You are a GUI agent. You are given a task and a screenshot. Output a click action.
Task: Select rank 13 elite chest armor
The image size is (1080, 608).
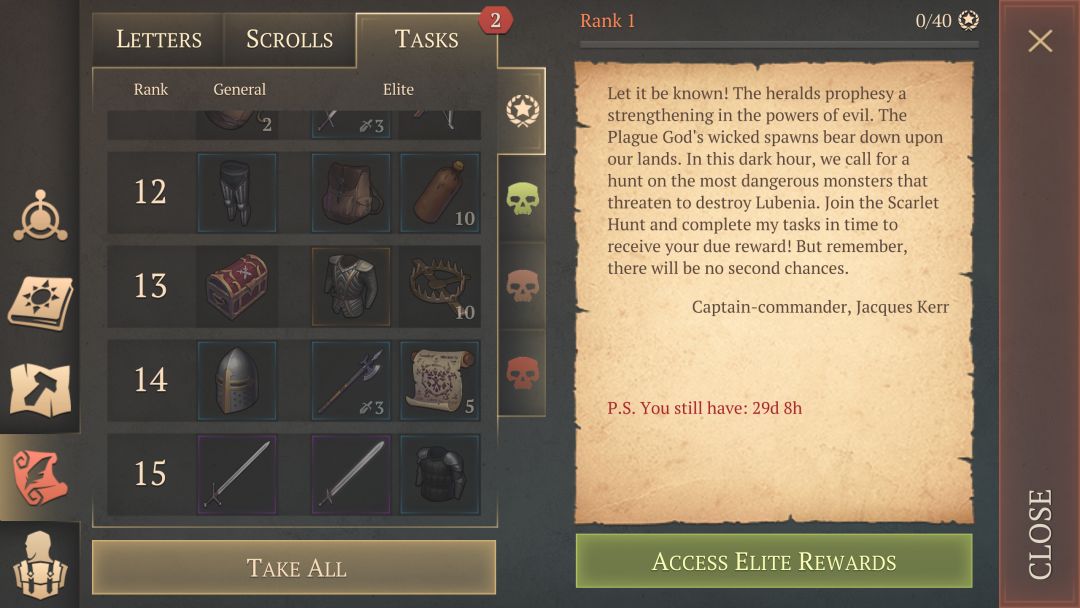coord(351,286)
